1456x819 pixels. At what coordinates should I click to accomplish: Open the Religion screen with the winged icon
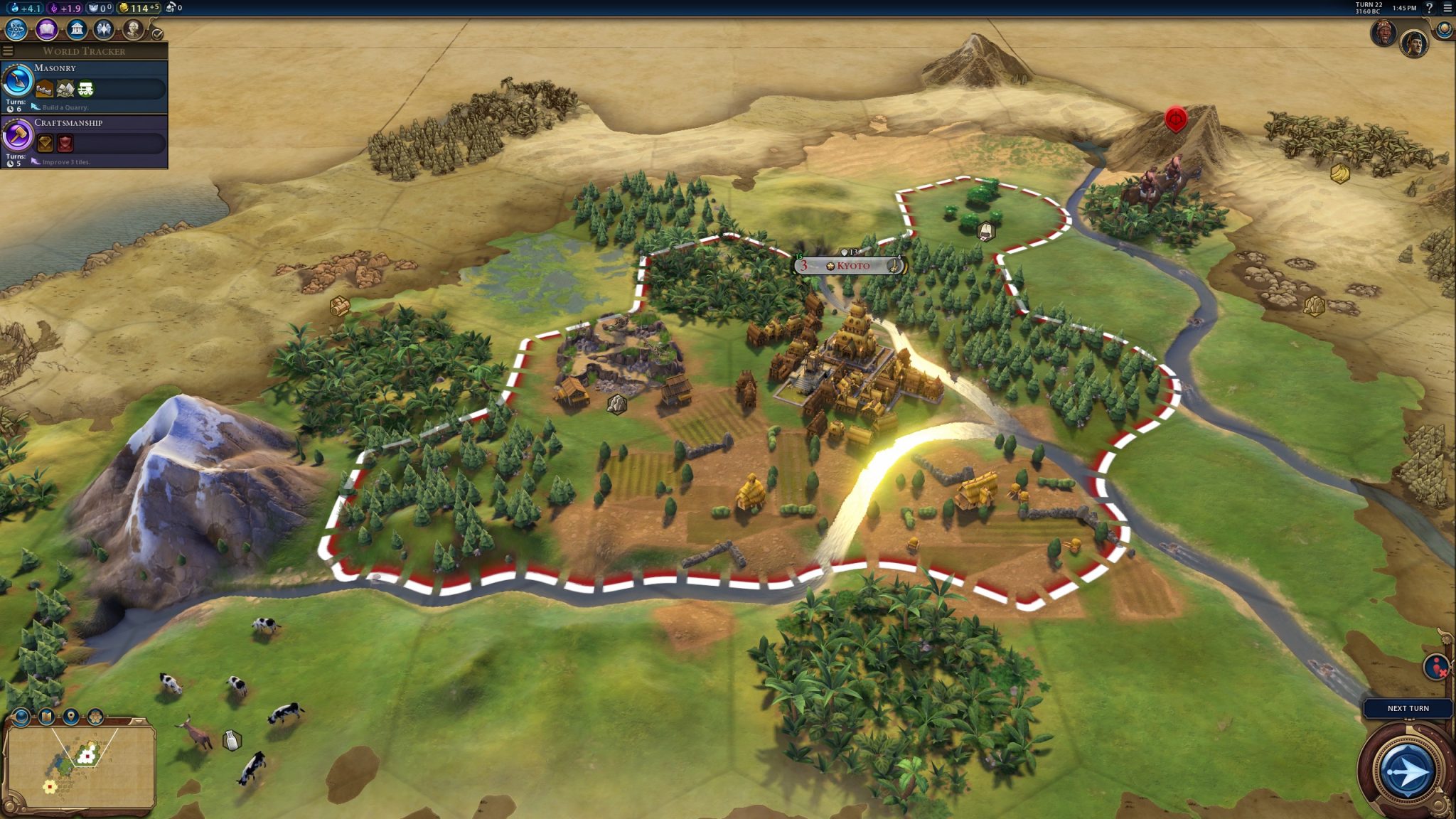coord(105,29)
